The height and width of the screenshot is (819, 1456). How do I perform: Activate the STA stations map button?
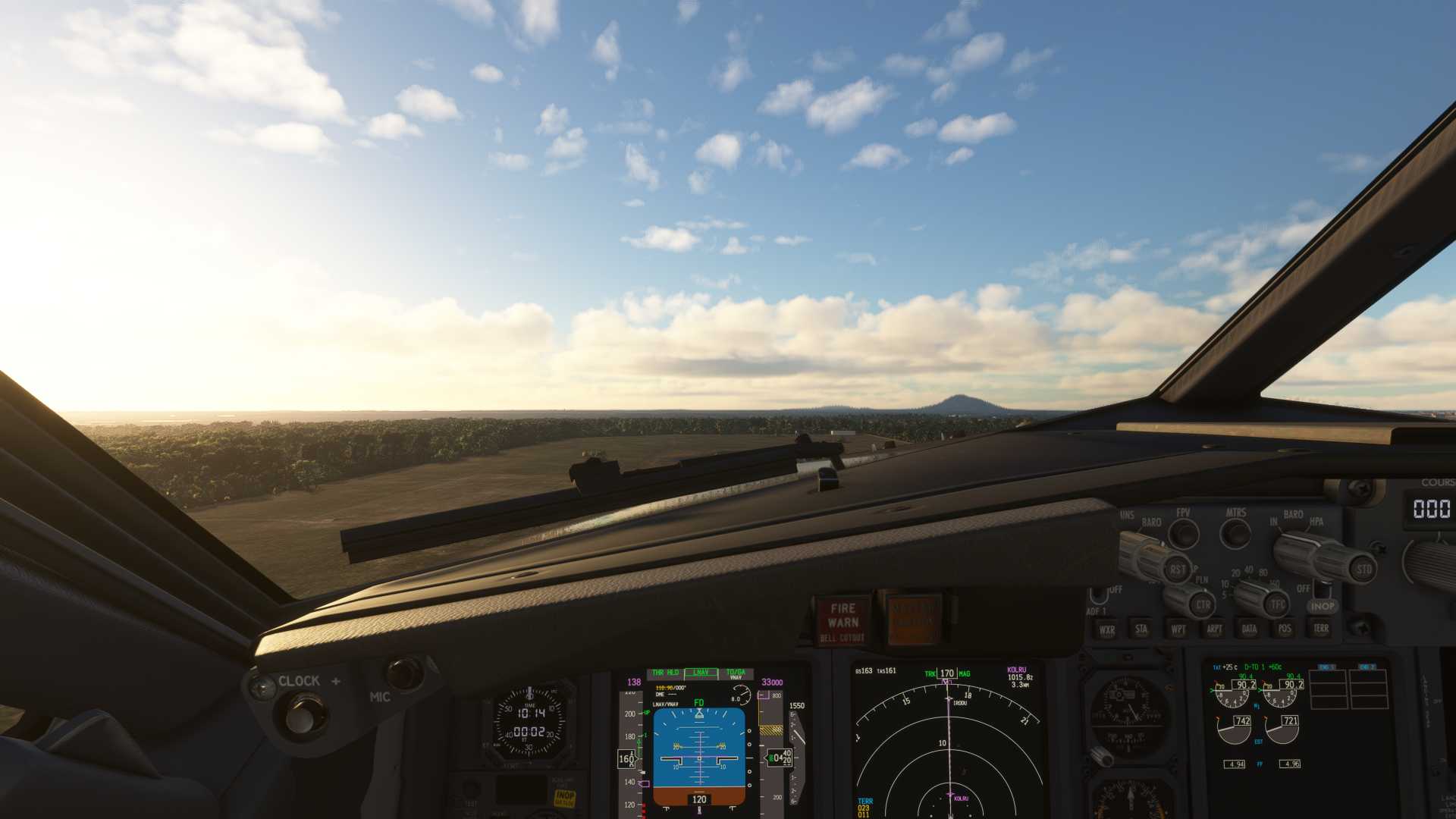click(x=1141, y=629)
